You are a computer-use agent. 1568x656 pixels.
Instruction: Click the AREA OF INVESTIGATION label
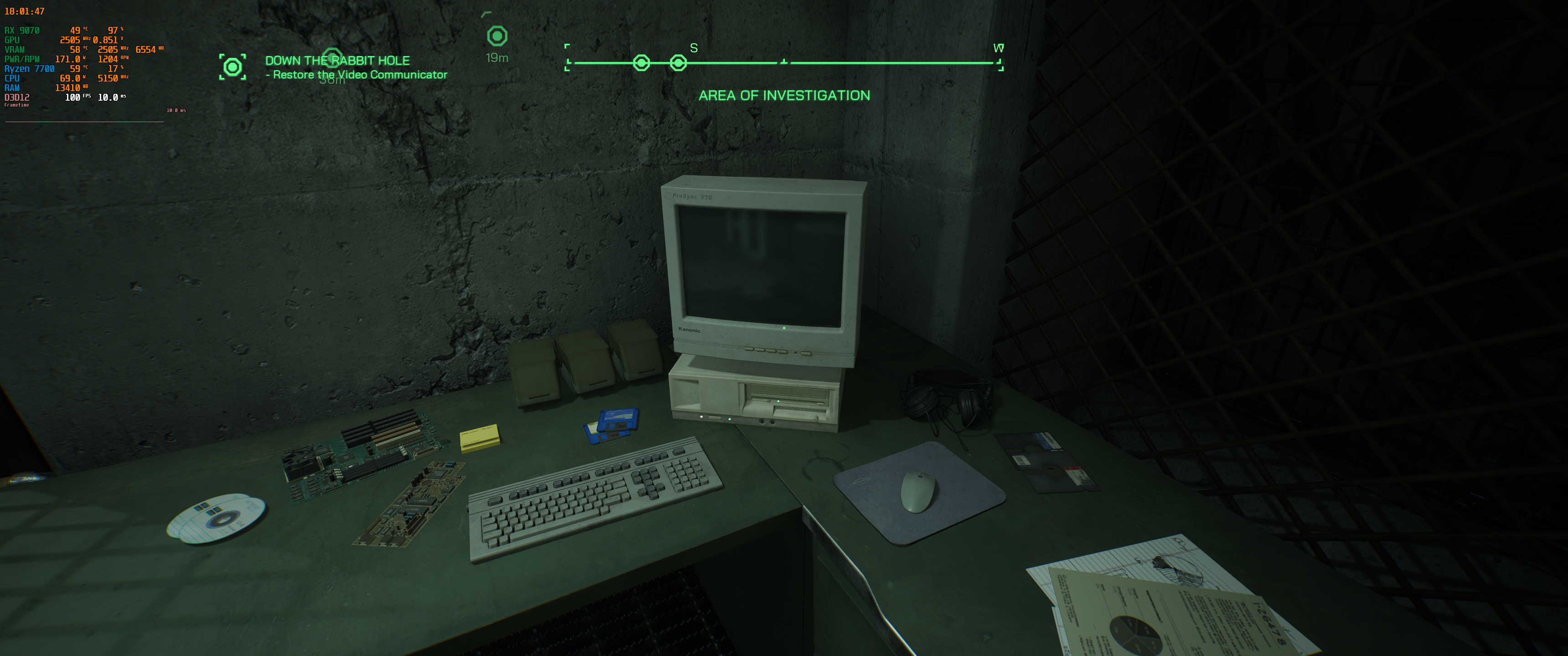(x=785, y=96)
